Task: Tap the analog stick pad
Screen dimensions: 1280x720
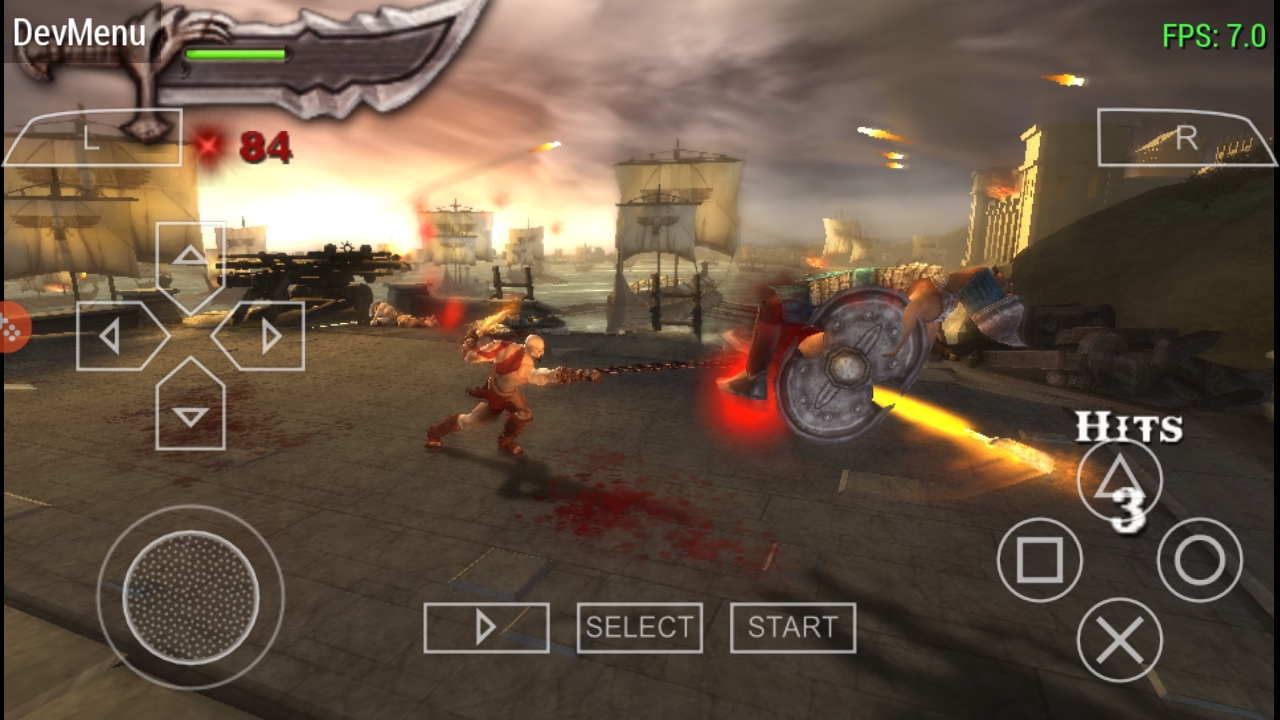Action: point(190,597)
